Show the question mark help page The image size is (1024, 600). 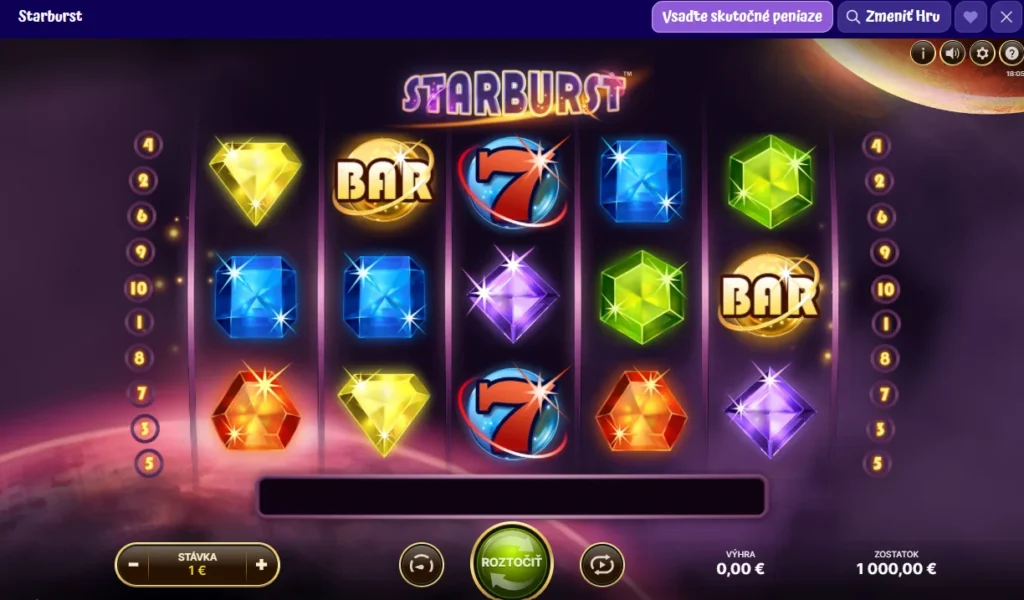[1010, 53]
